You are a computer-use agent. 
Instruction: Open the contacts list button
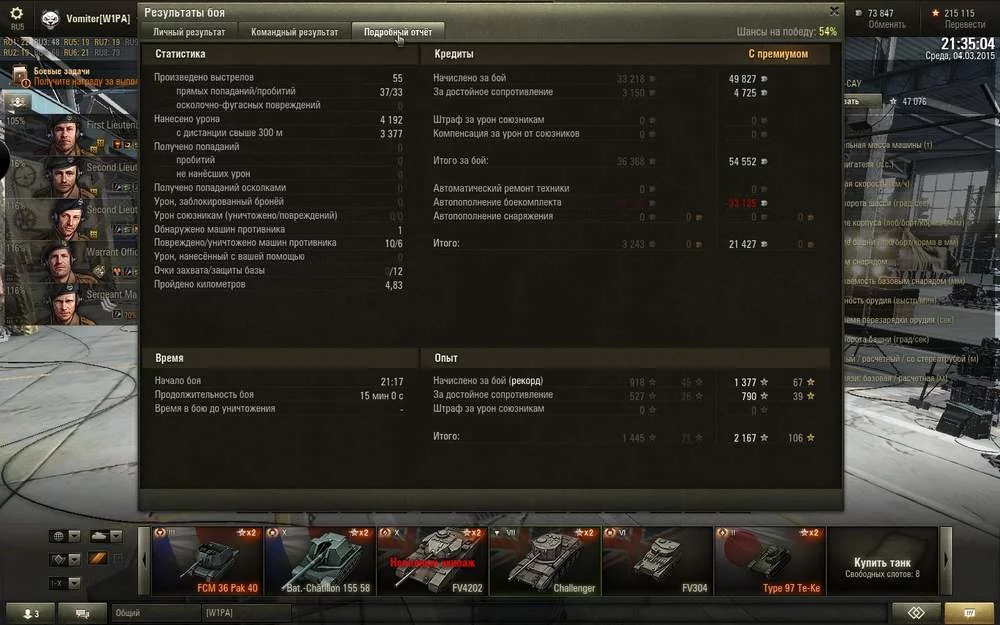pyautogui.click(x=30, y=613)
